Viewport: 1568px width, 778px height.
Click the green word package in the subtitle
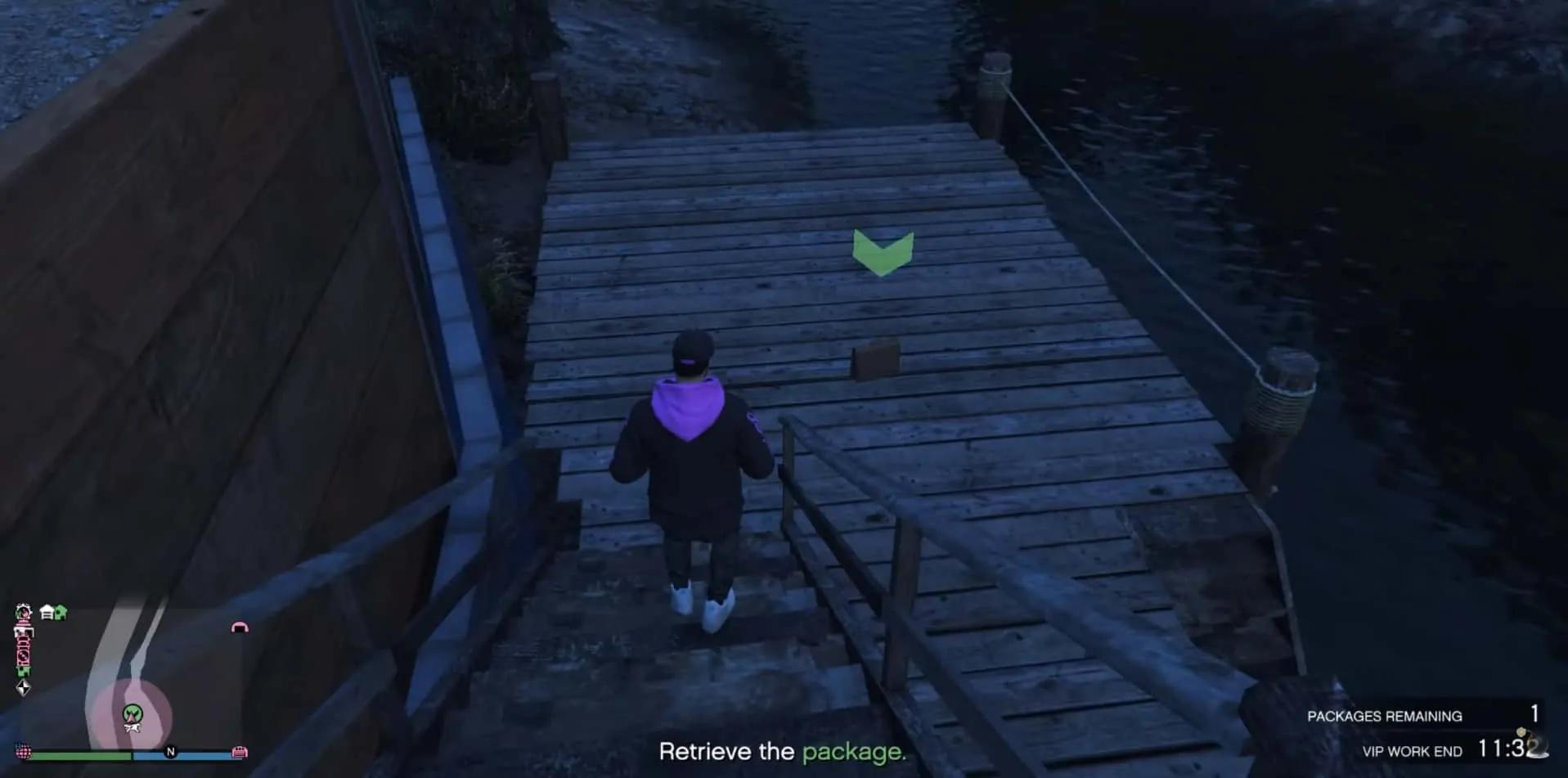(x=854, y=751)
